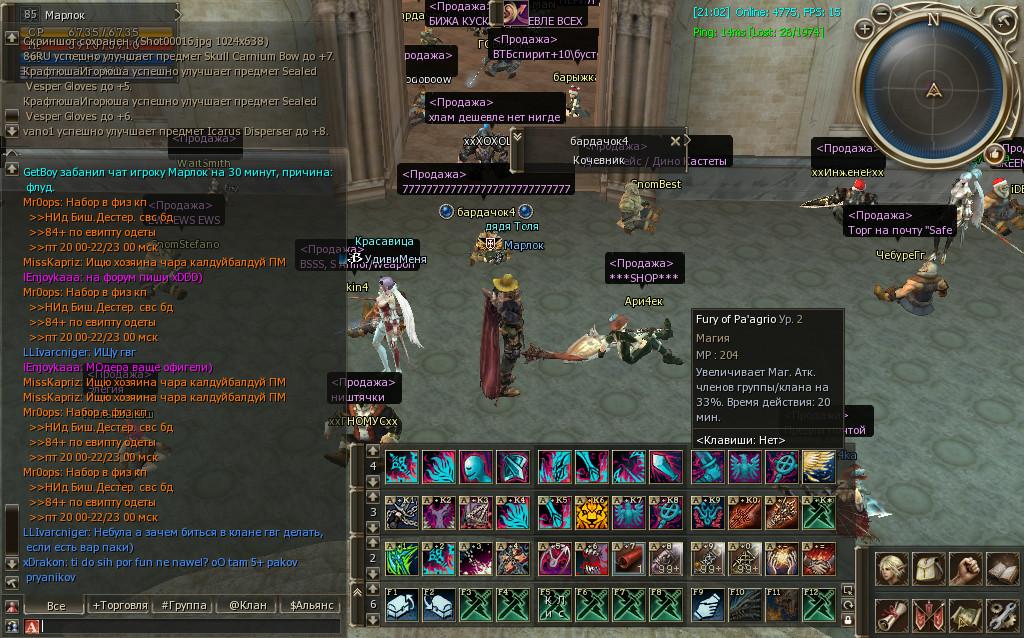Screen dimensions: 1024x638
Task: Click the circular compass minimap
Action: click(x=933, y=90)
